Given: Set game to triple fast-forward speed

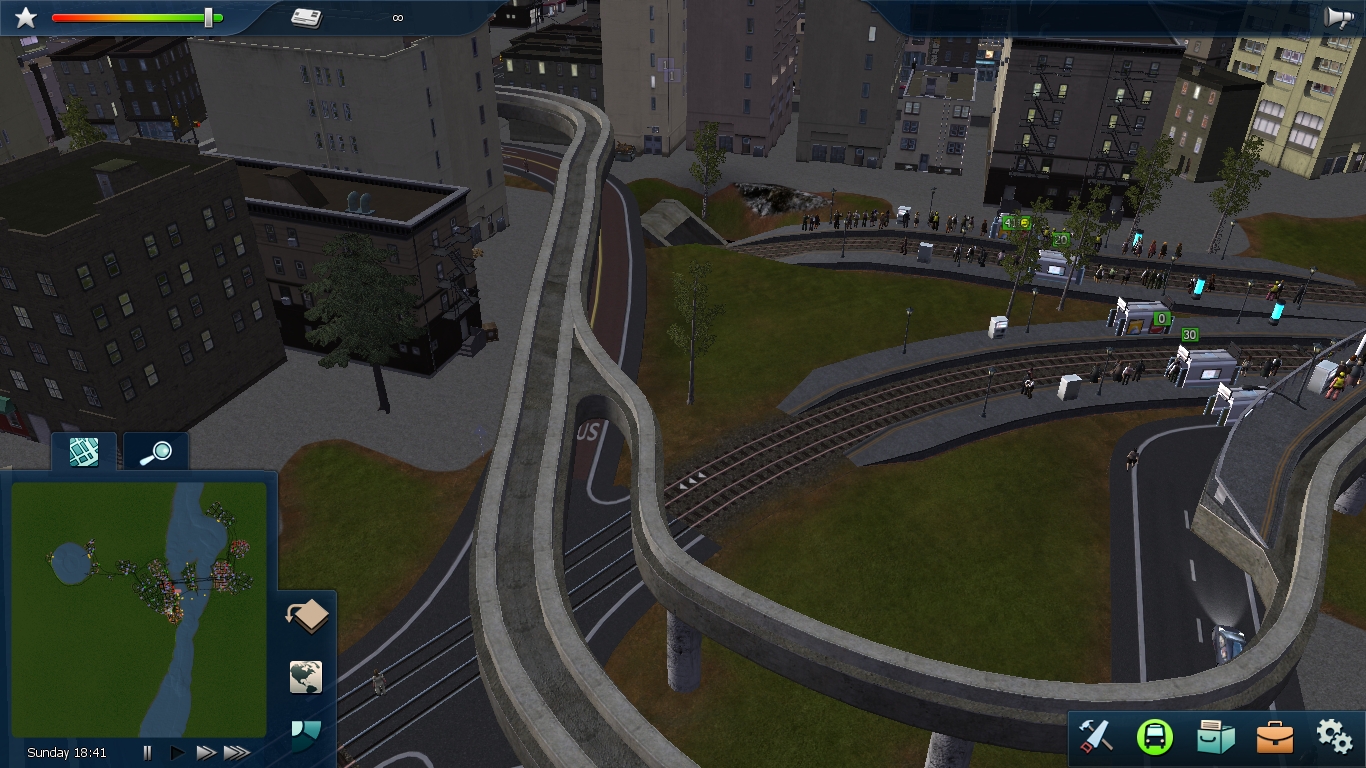Looking at the screenshot, I should 236,752.
